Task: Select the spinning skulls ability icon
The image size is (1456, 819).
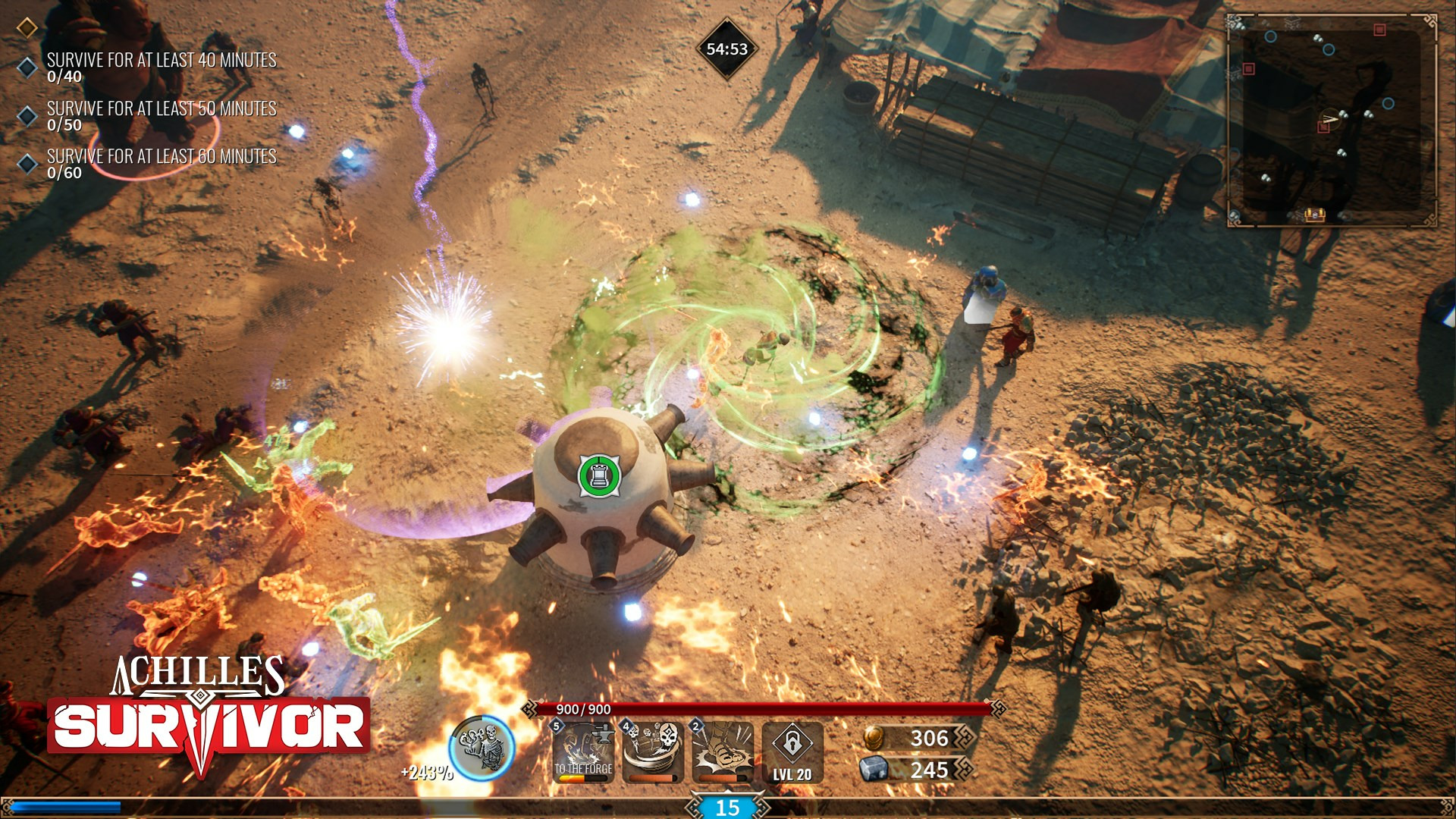Action: point(653,752)
